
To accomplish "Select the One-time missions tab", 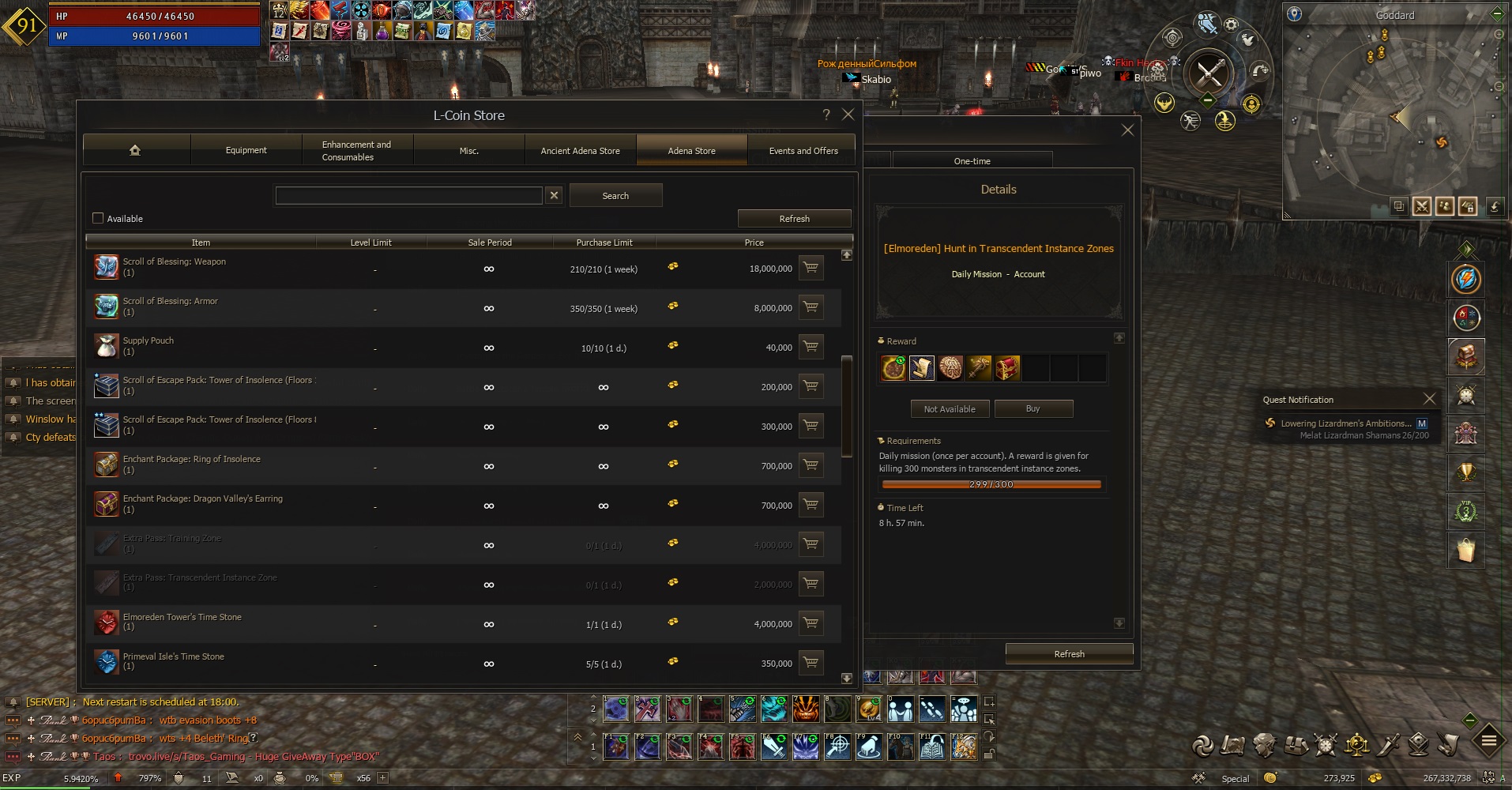I will point(972,160).
